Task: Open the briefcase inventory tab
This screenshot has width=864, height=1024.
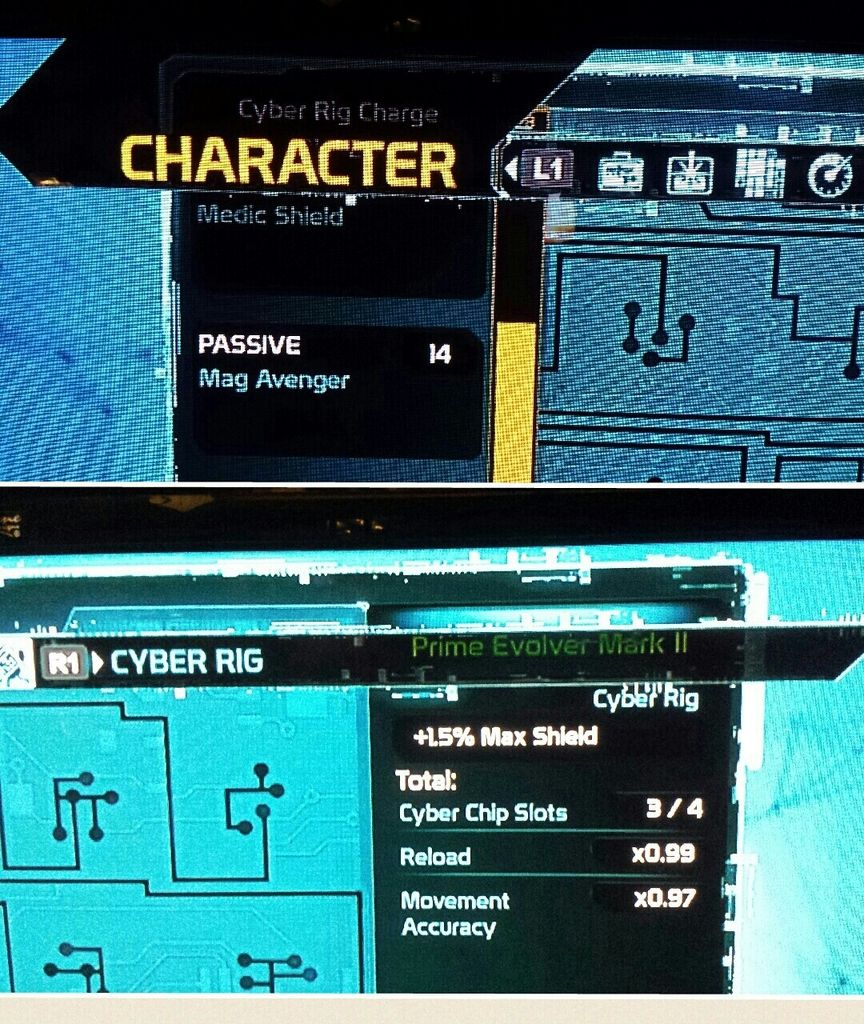Action: click(620, 173)
